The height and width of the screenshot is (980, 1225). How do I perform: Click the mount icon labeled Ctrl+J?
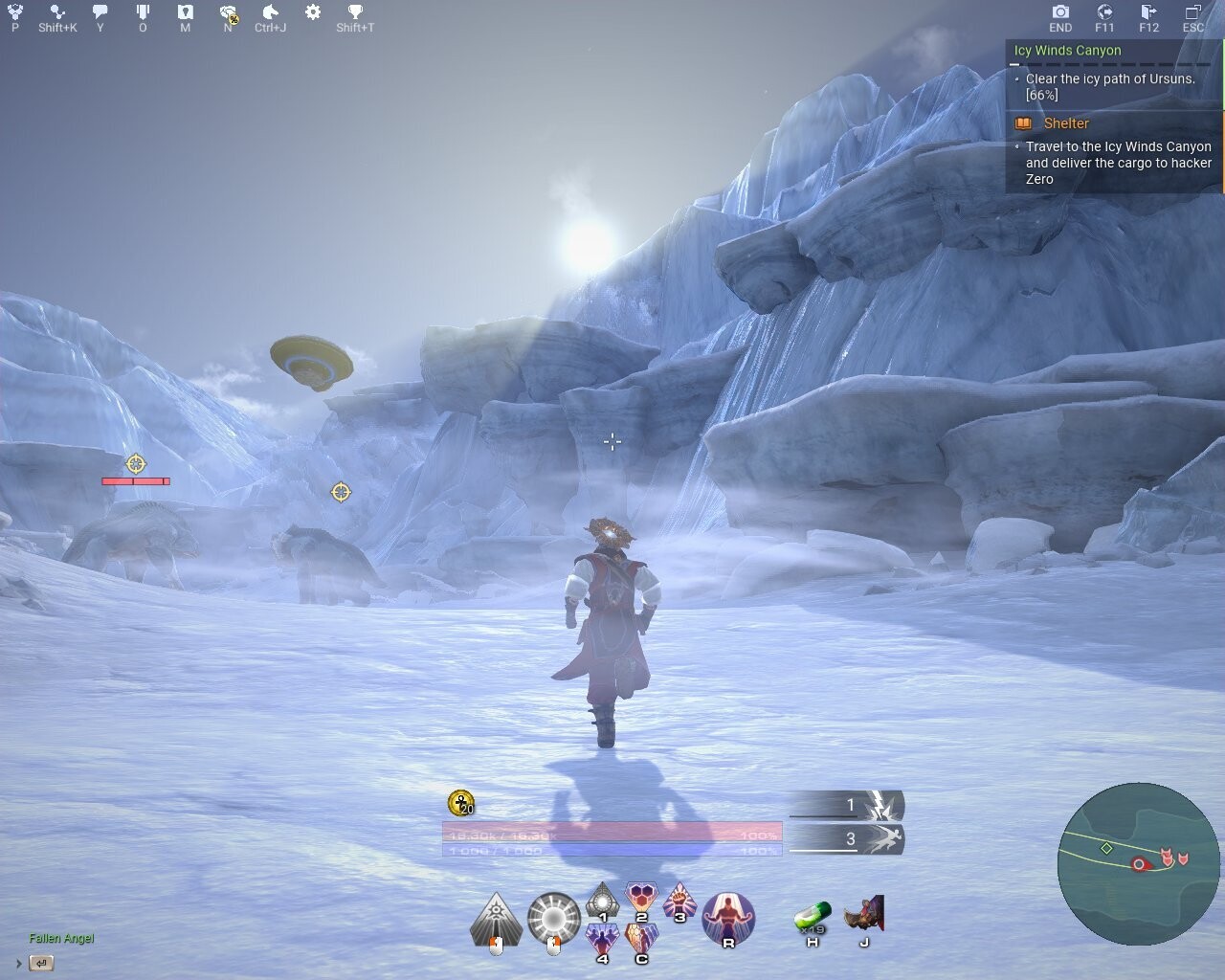(x=271, y=12)
